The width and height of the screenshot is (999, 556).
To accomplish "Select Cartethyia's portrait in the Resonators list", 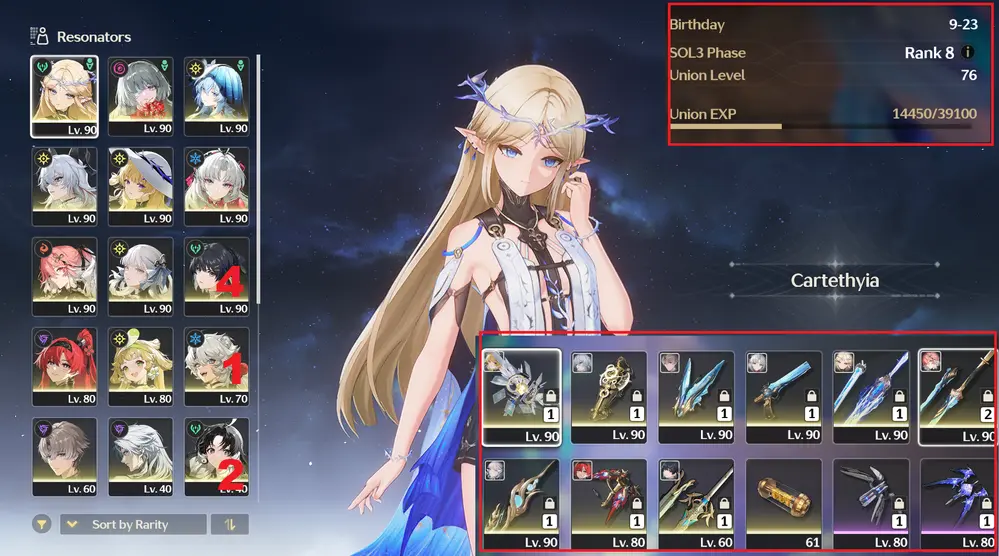I will pos(64,95).
